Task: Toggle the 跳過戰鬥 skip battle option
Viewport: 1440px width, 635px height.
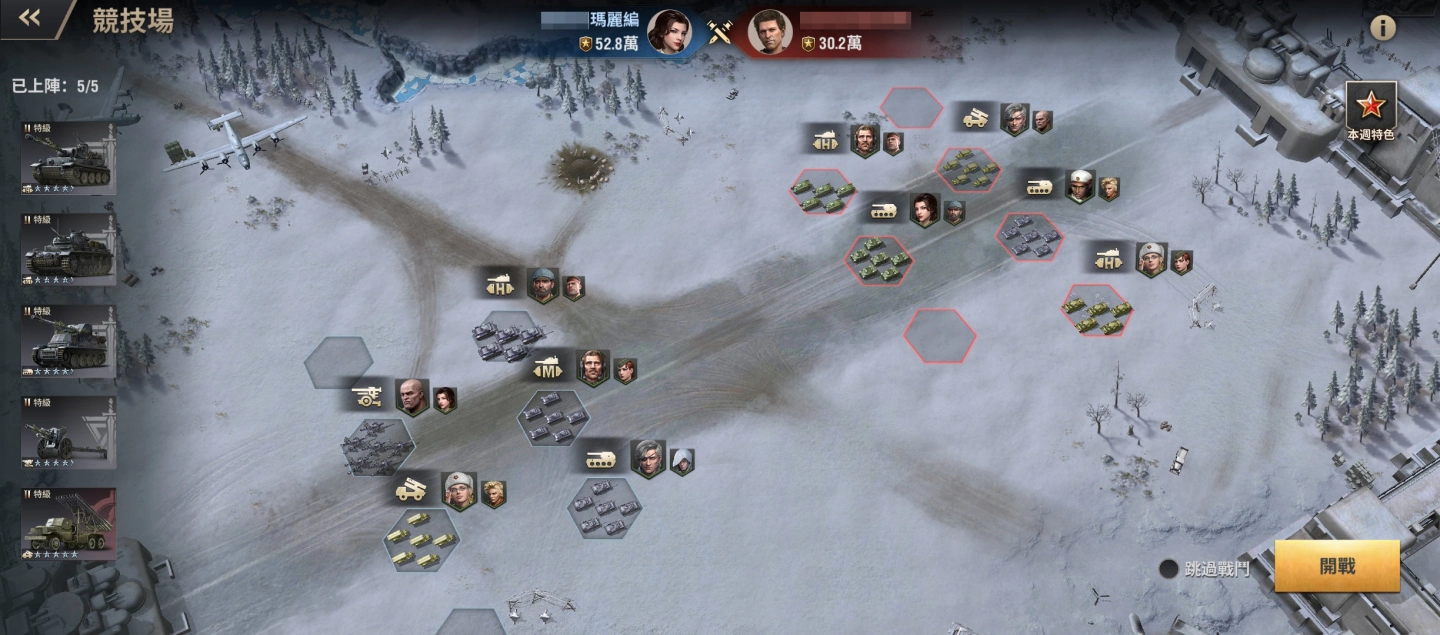Action: (1168, 569)
